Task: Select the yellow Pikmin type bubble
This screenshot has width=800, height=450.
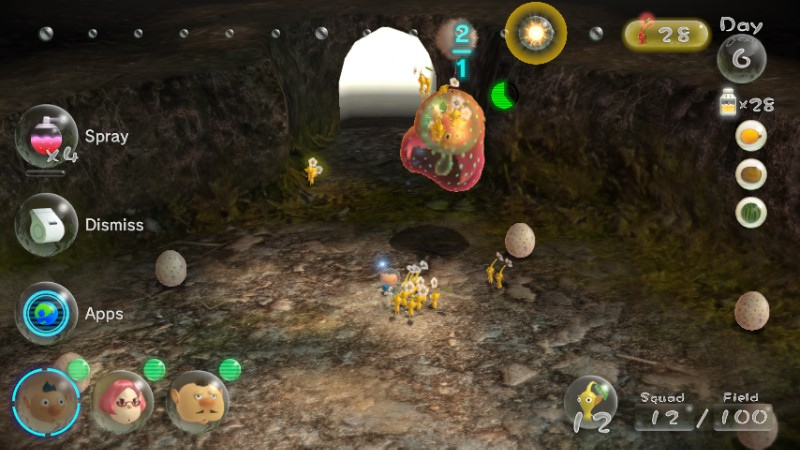Action: [591, 405]
